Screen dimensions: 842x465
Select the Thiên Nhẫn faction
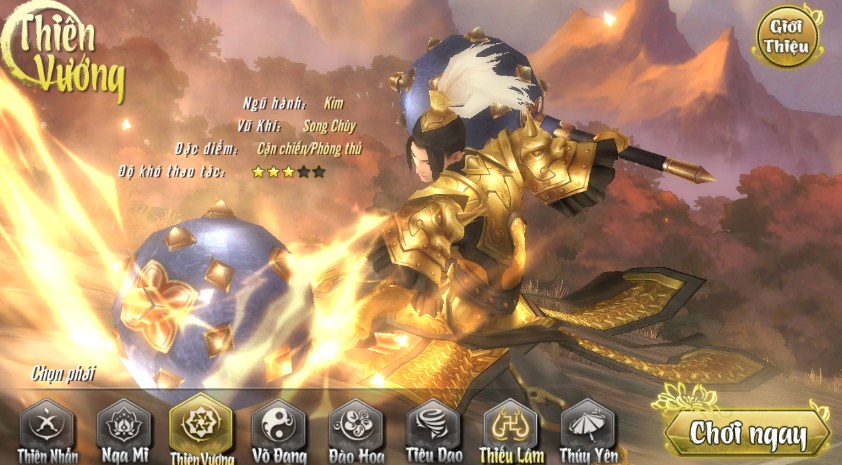(47, 426)
